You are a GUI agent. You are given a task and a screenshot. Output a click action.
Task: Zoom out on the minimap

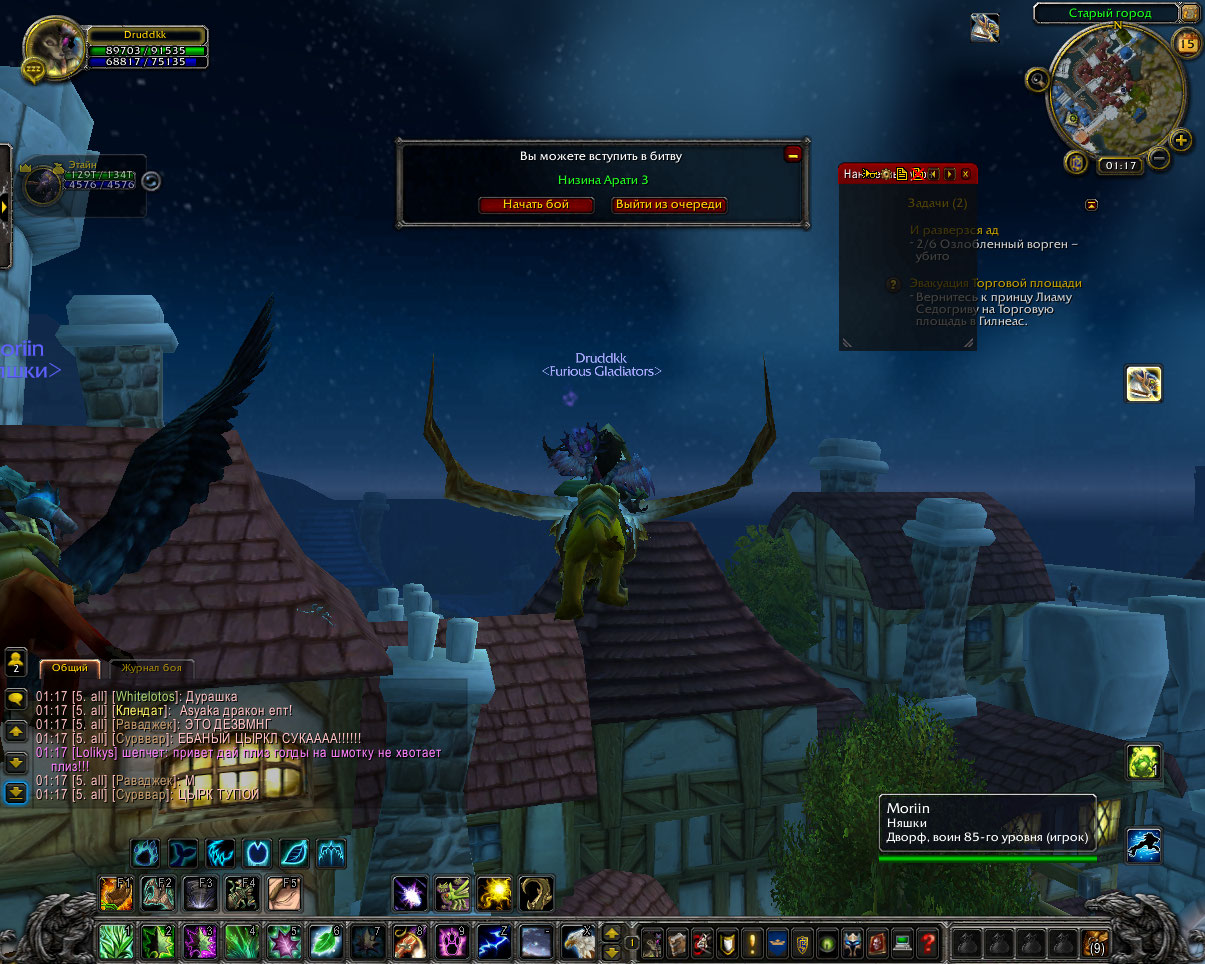pyautogui.click(x=1159, y=157)
